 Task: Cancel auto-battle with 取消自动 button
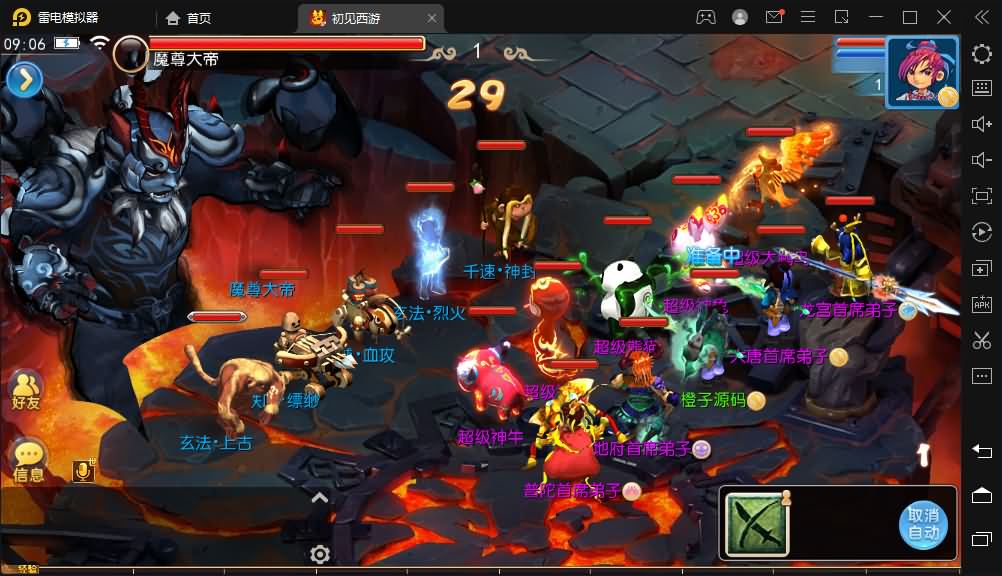pyautogui.click(x=922, y=525)
